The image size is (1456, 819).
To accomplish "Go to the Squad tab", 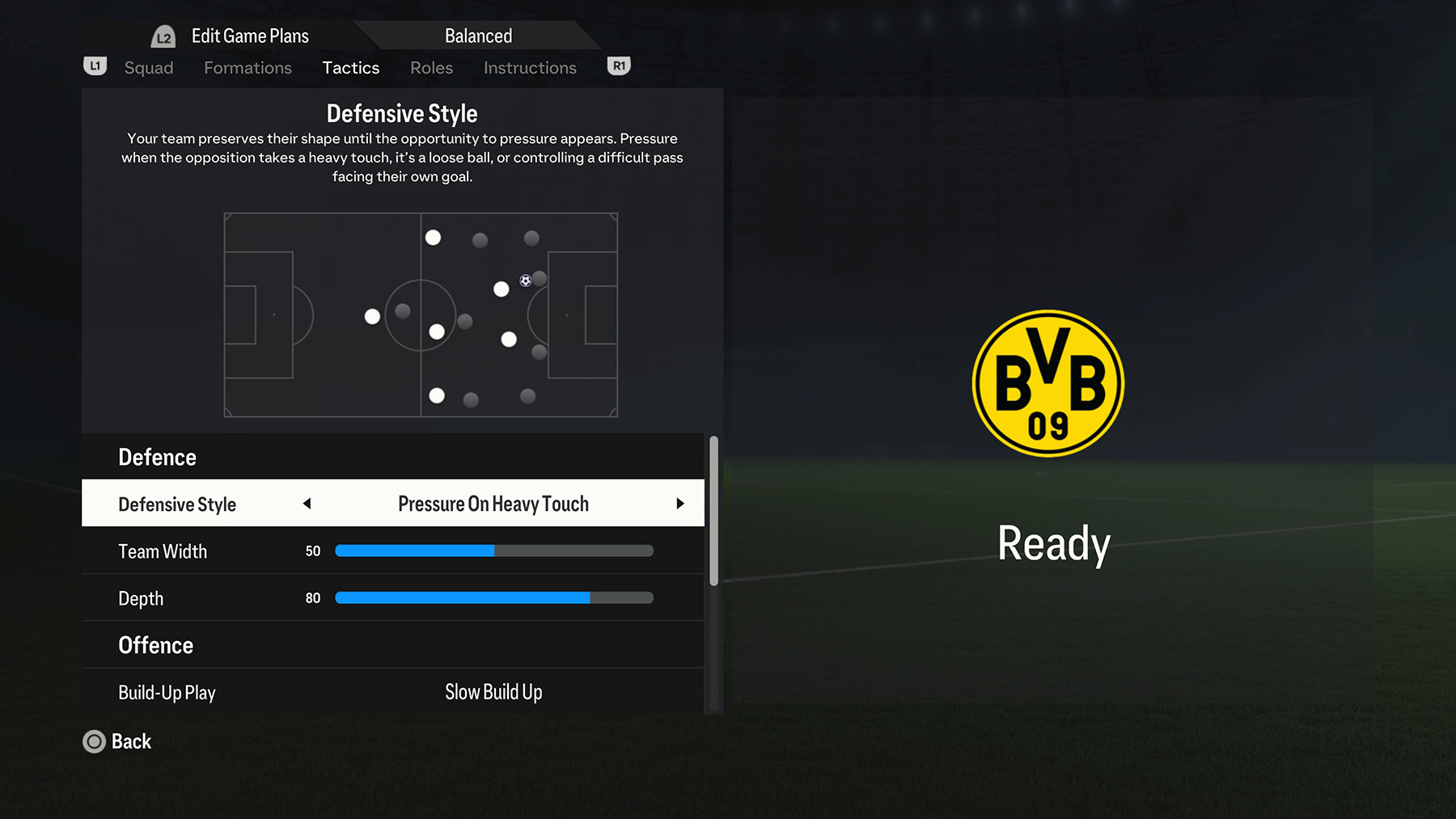I will (149, 68).
